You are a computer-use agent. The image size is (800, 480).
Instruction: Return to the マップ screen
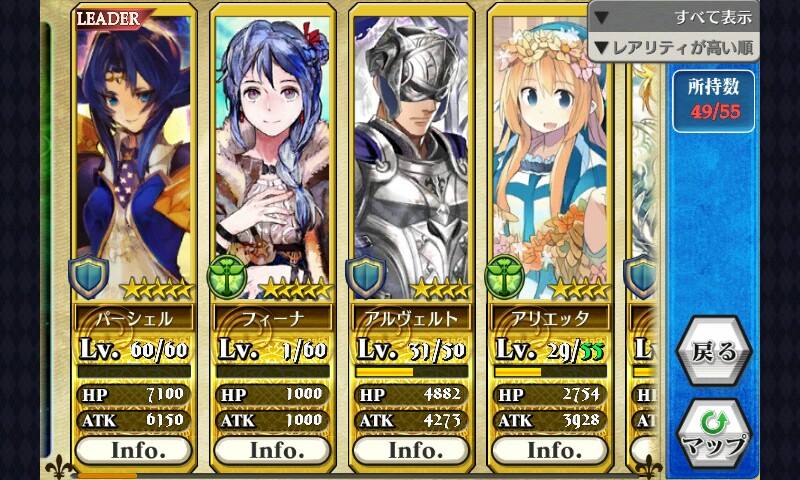point(713,432)
